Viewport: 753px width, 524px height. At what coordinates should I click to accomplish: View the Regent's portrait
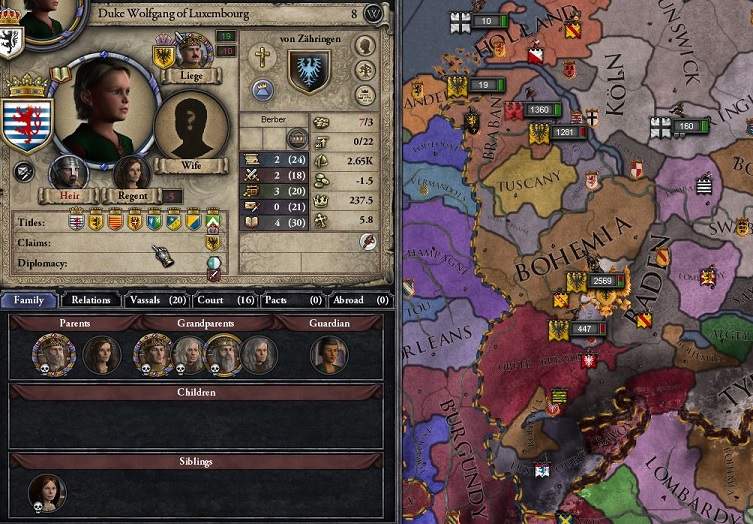(130, 173)
